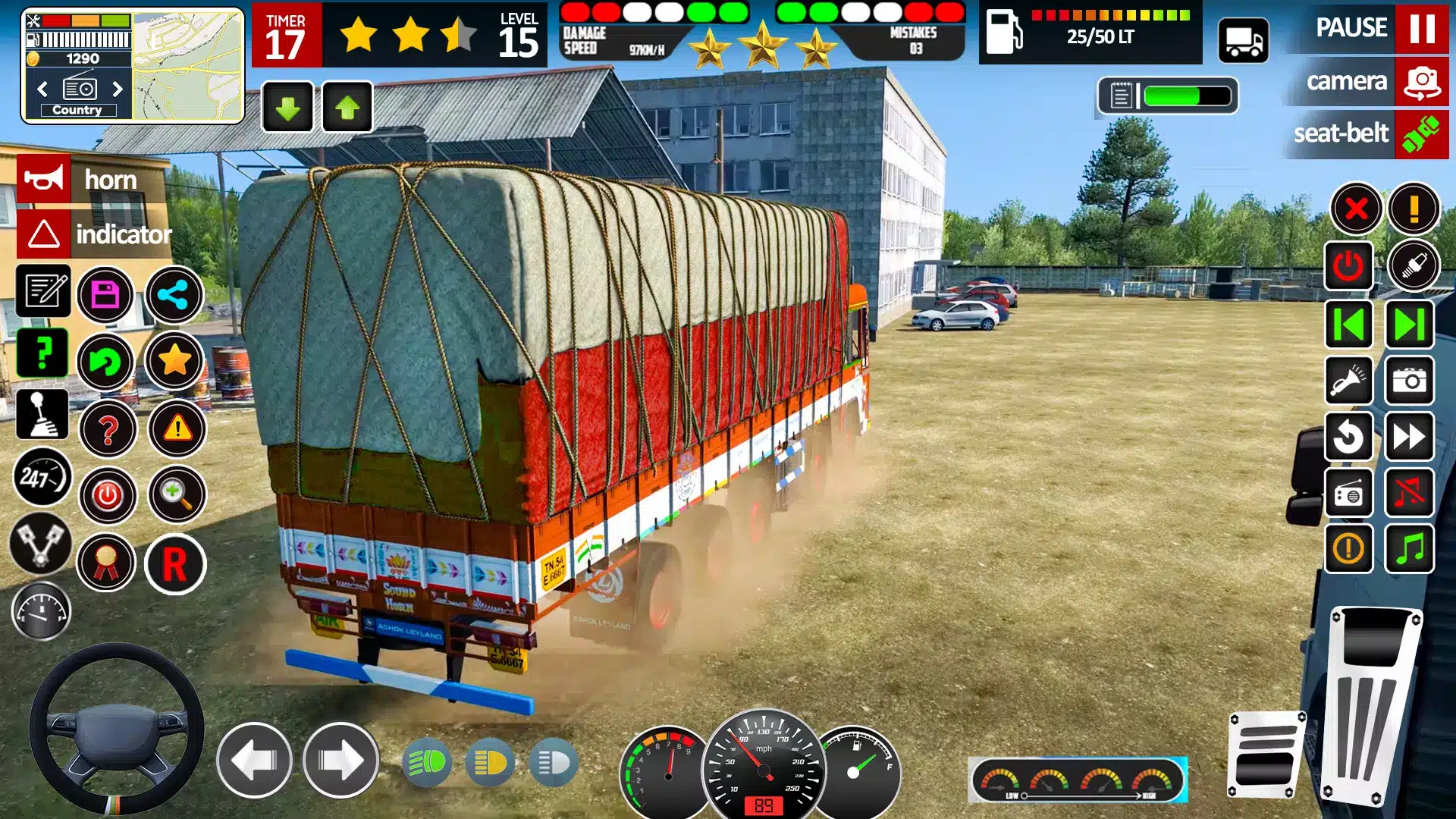Switch radio to next station

118,89
